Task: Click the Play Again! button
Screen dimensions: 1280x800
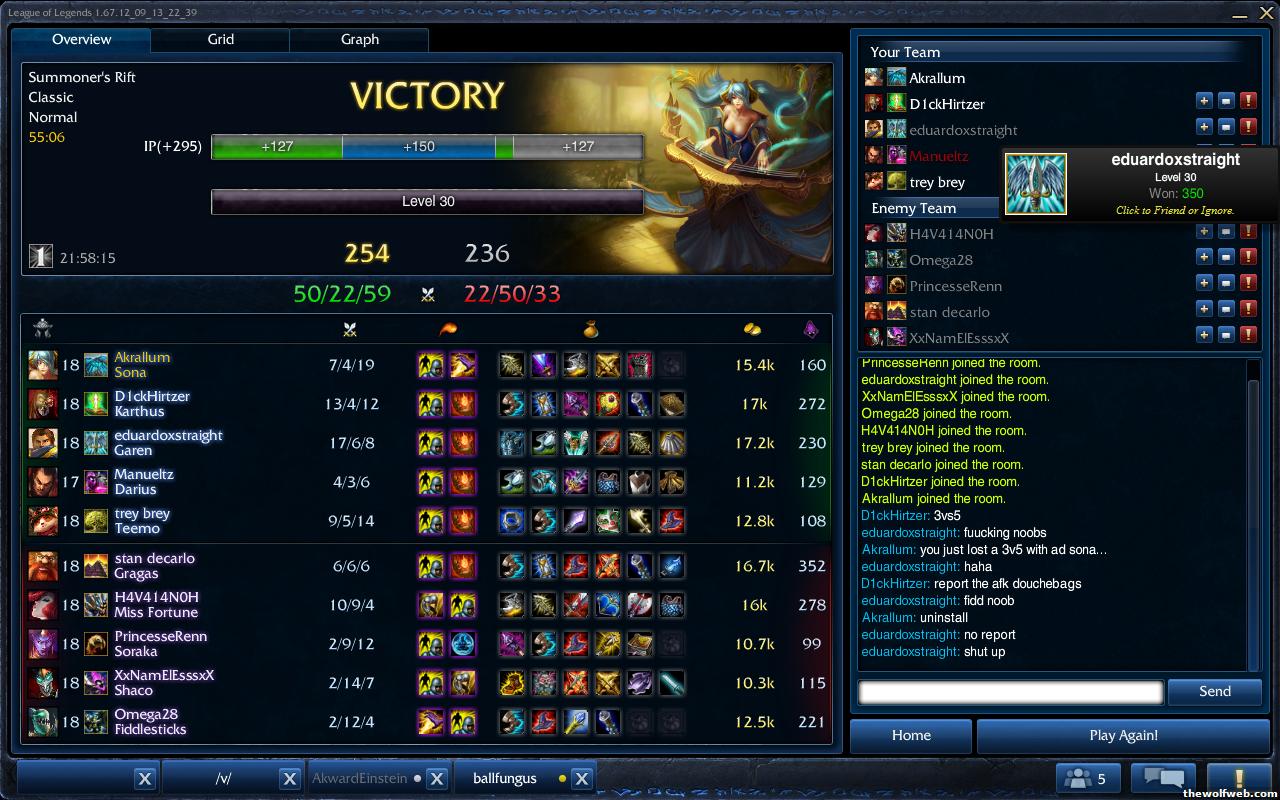Action: pos(1123,735)
